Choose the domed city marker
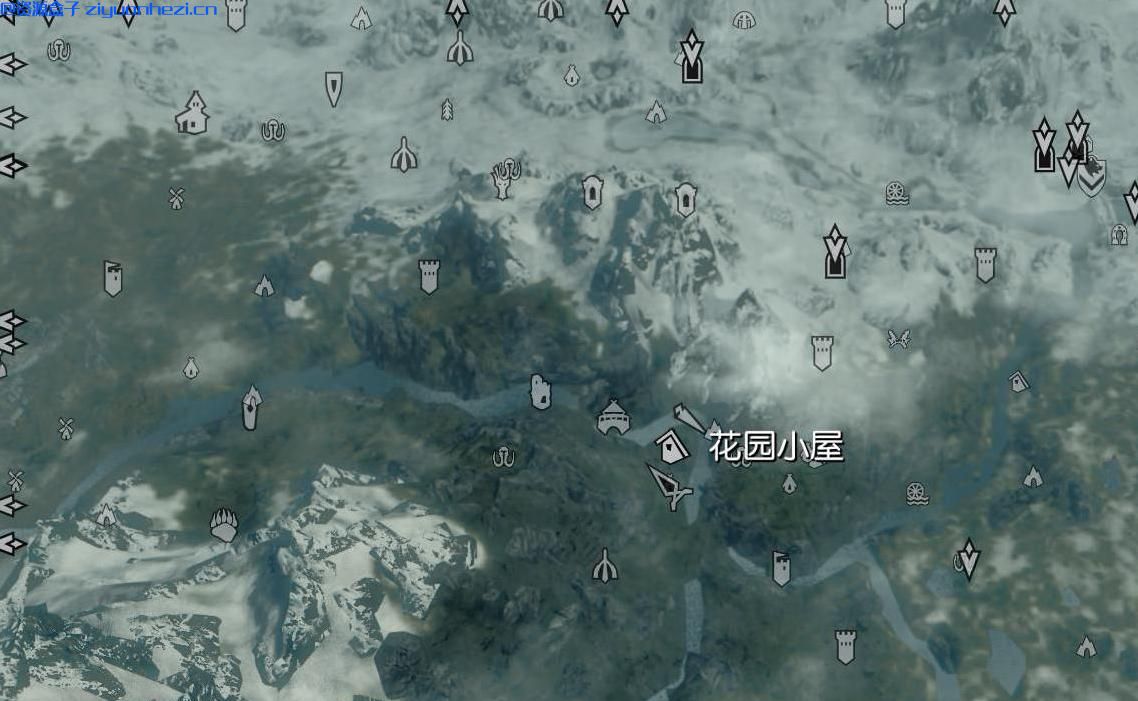 pyautogui.click(x=613, y=418)
